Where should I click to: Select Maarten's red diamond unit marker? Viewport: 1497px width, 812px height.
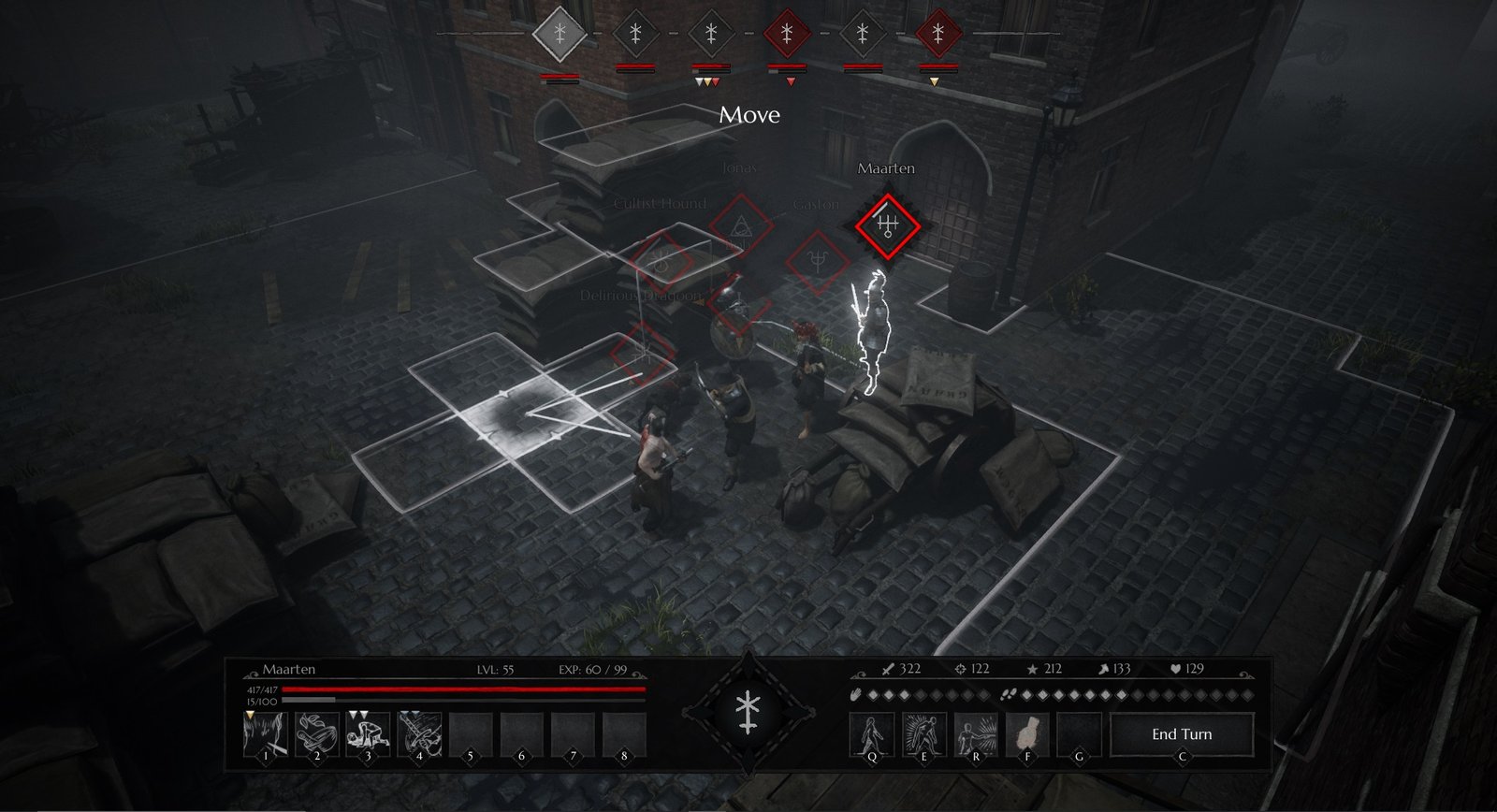tap(887, 225)
